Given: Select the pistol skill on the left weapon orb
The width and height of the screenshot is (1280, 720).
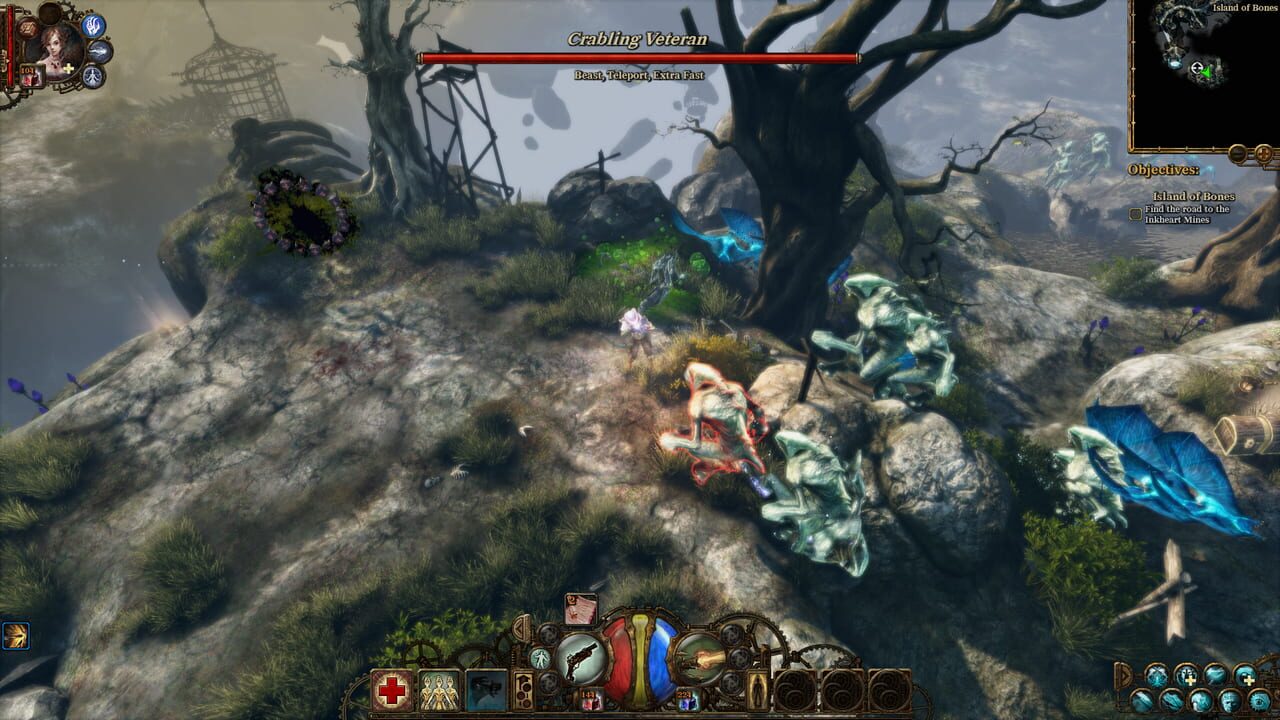Looking at the screenshot, I should (581, 656).
